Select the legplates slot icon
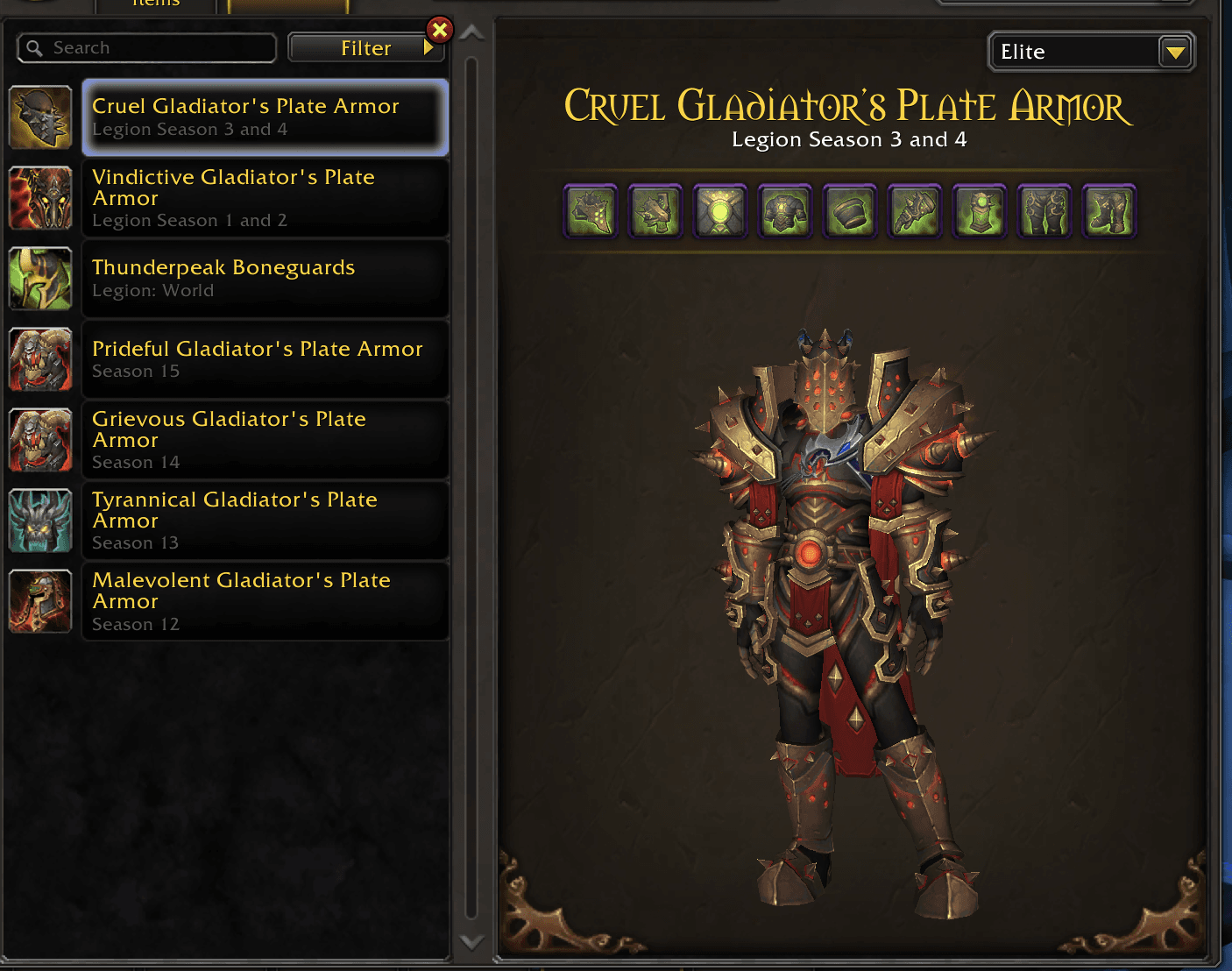This screenshot has width=1232, height=971. pos(1044,210)
